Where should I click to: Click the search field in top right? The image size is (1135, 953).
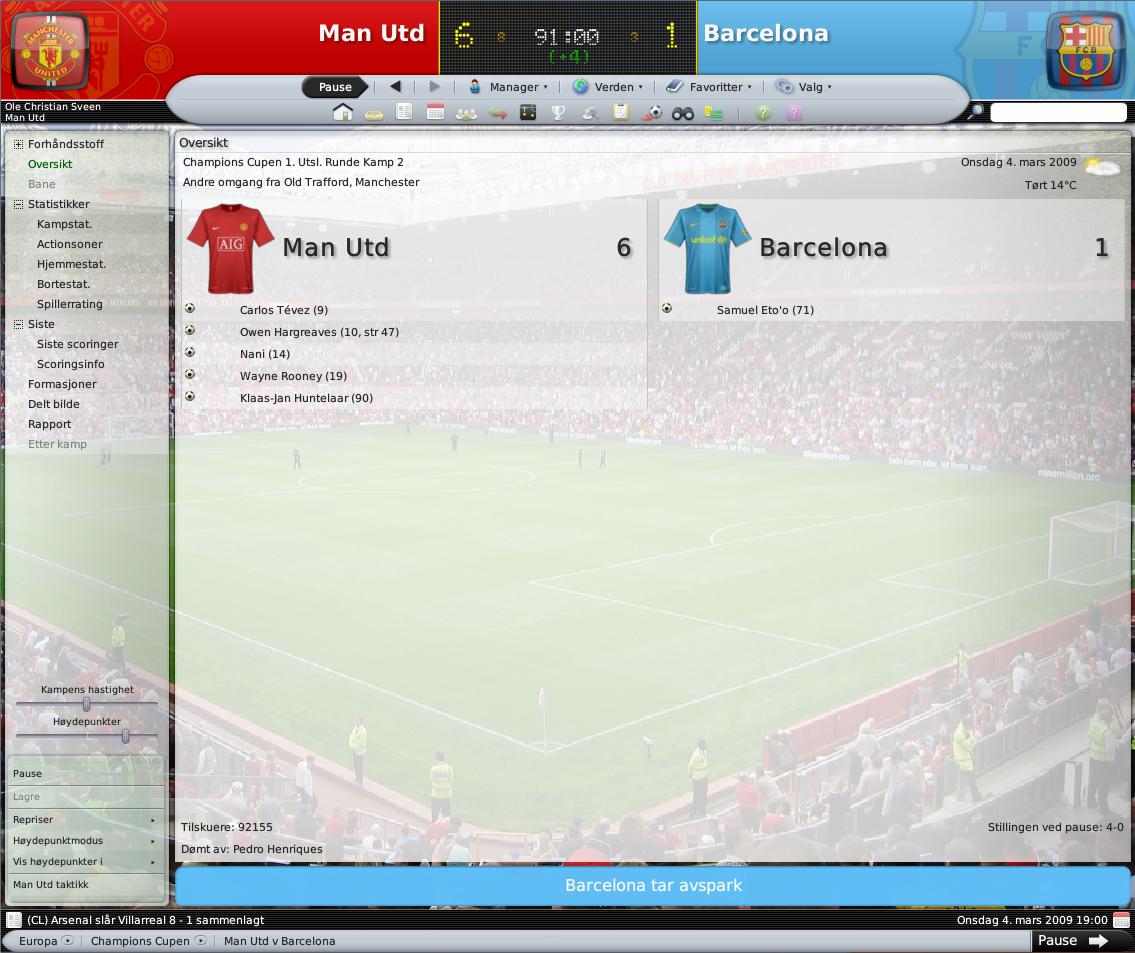click(1058, 112)
